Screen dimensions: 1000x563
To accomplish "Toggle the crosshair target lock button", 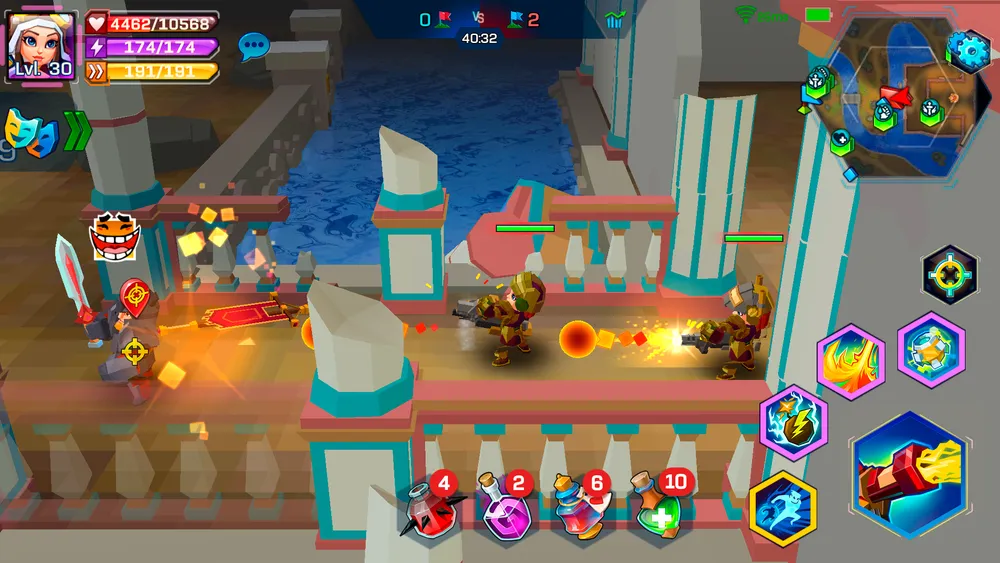I will [x=949, y=274].
